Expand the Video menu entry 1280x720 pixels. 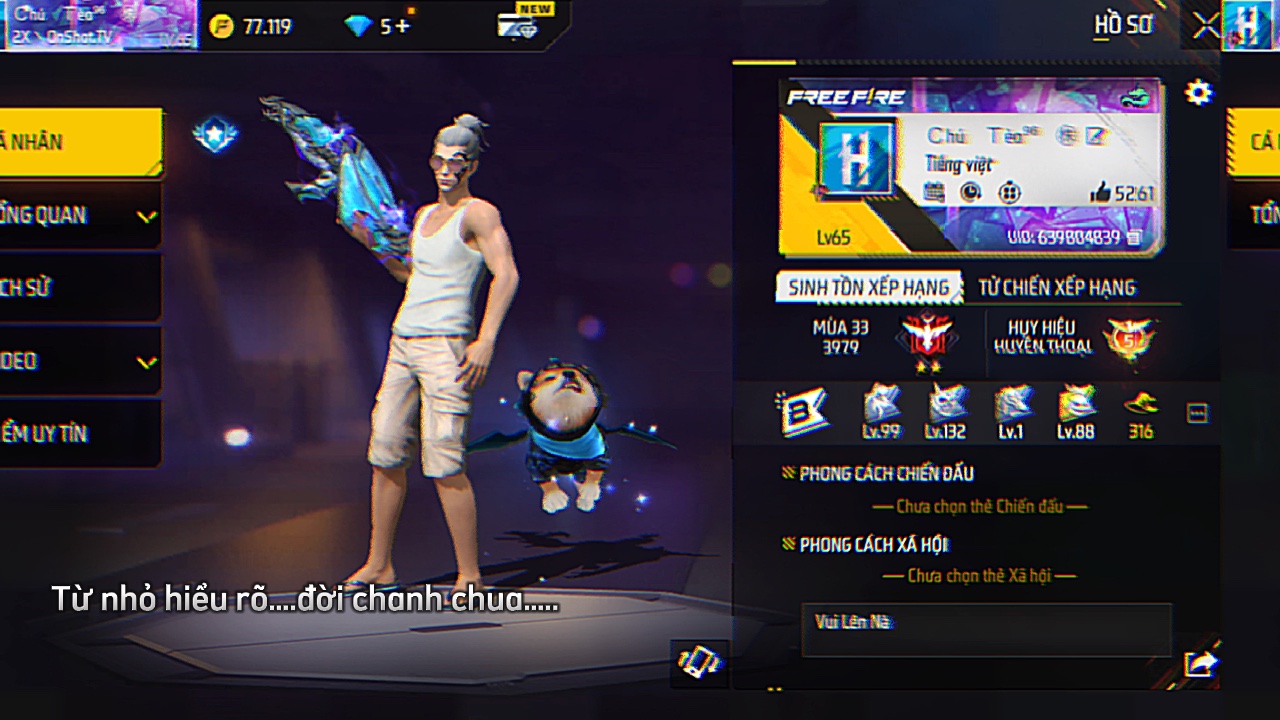tap(80, 361)
